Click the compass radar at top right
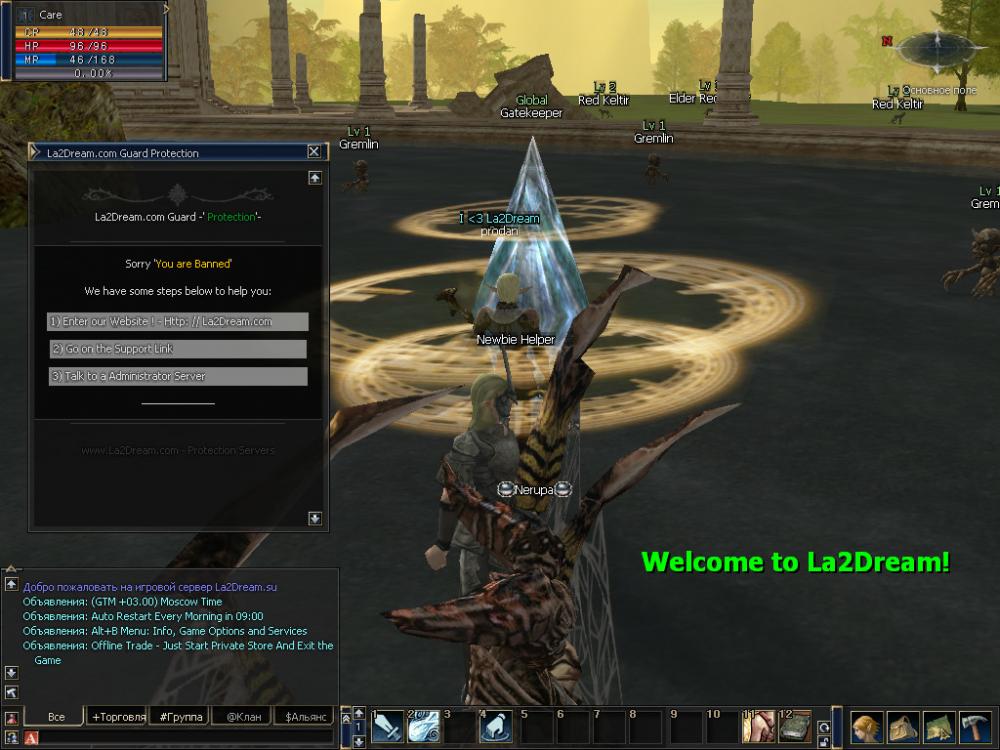 (937, 46)
